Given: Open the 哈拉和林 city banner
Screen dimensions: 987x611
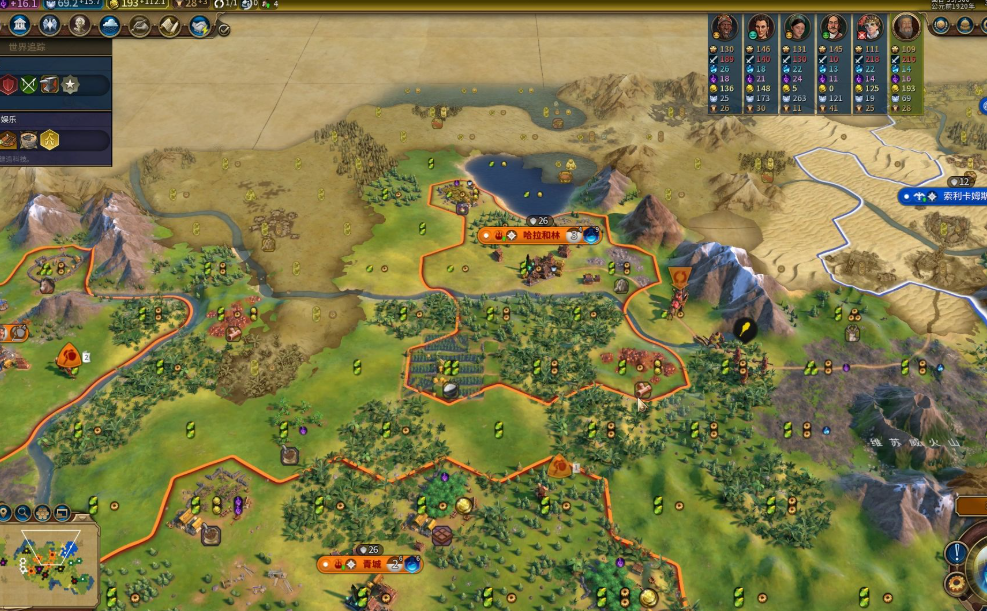Looking at the screenshot, I should click(x=540, y=236).
